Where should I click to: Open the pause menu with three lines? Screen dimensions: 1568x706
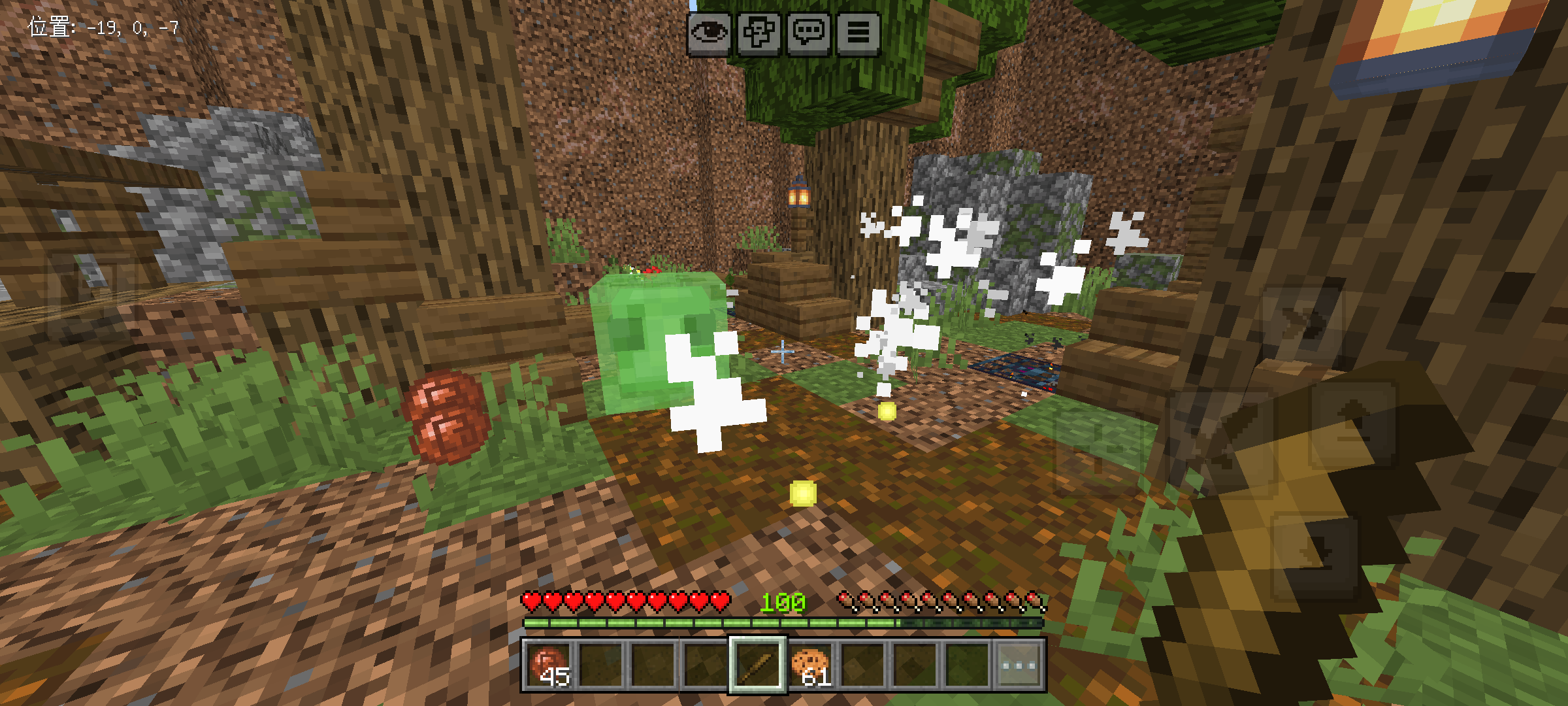858,33
